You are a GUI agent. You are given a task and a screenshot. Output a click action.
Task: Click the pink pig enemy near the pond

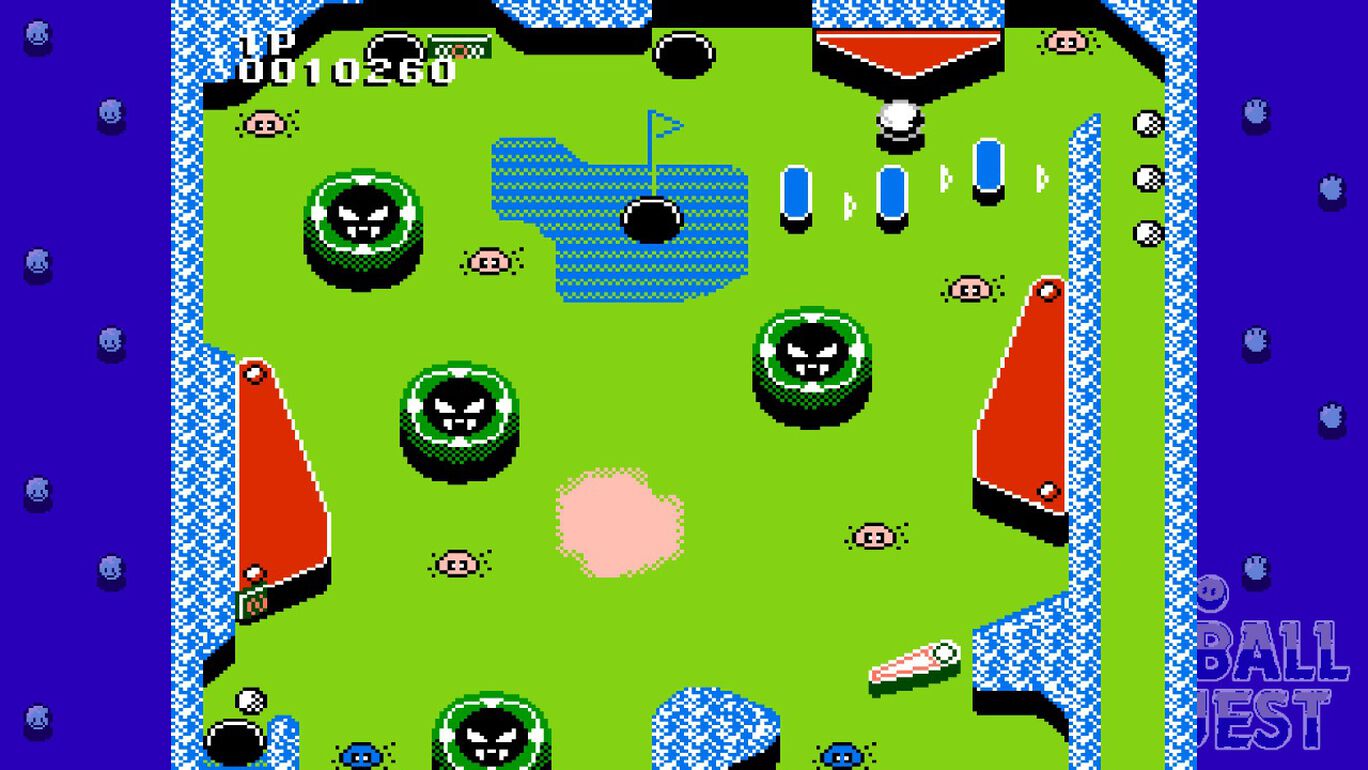coord(491,260)
